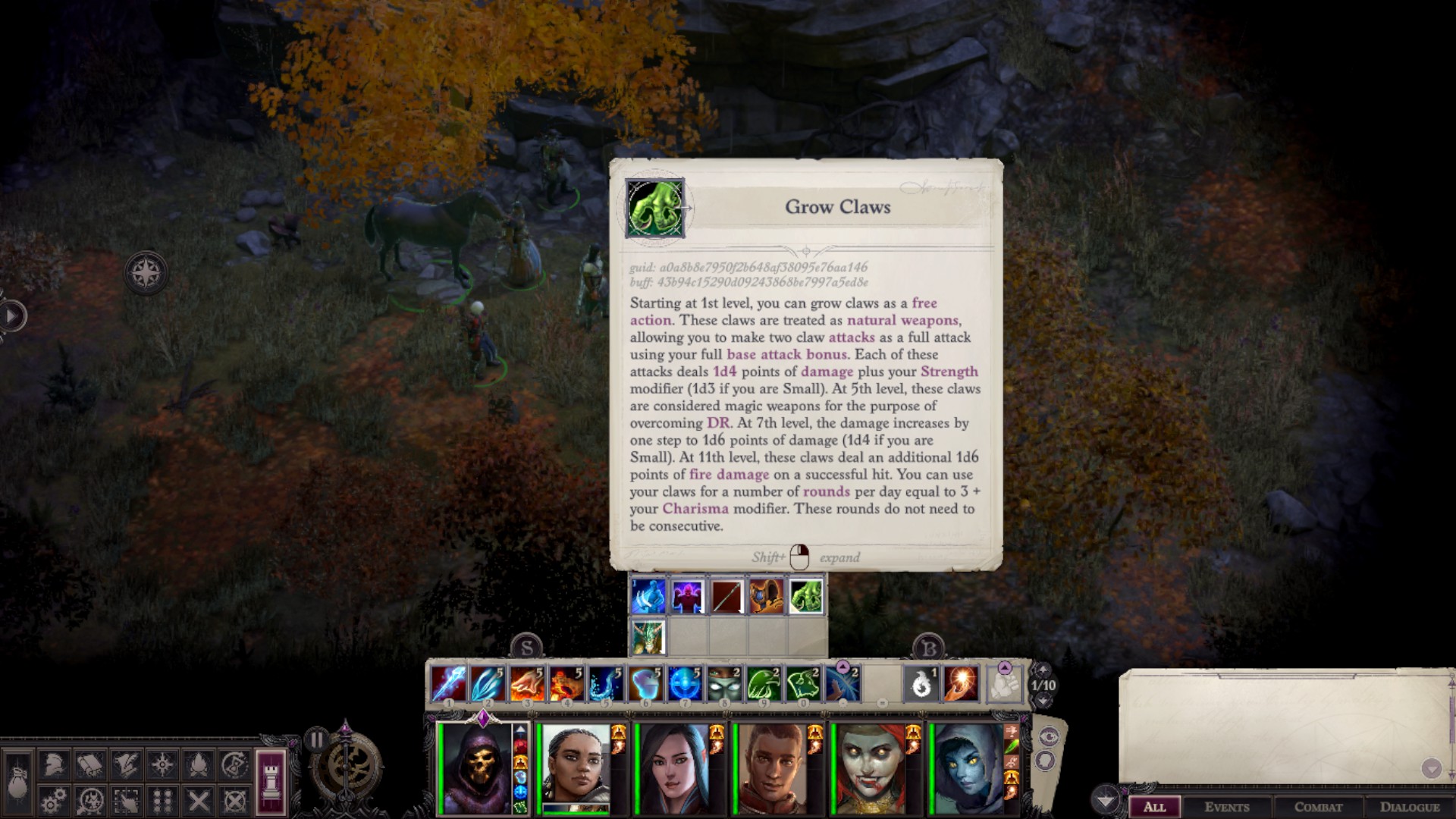Step up the 1/10 ability bar page arrow
Viewport: 1456px width, 819px height.
[1043, 670]
